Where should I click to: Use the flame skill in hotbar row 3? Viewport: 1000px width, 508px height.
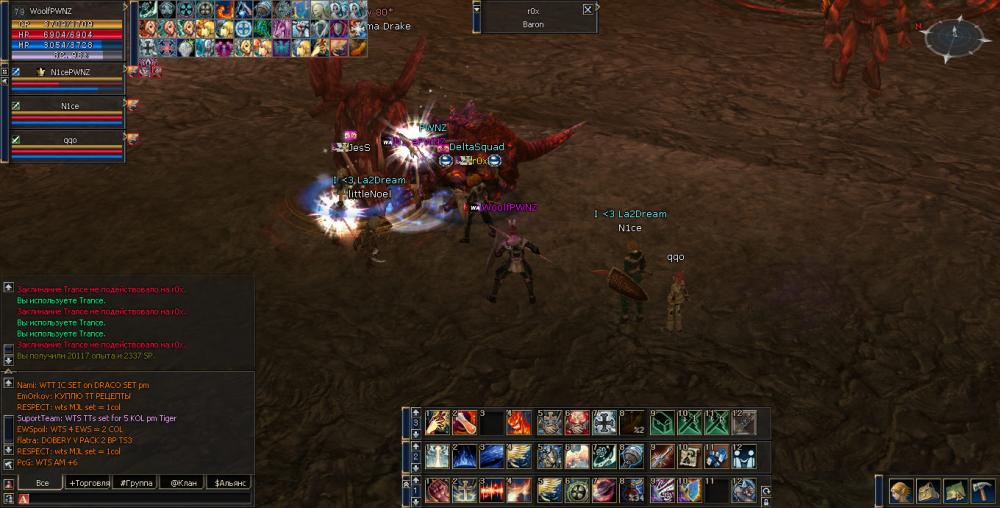click(x=518, y=423)
